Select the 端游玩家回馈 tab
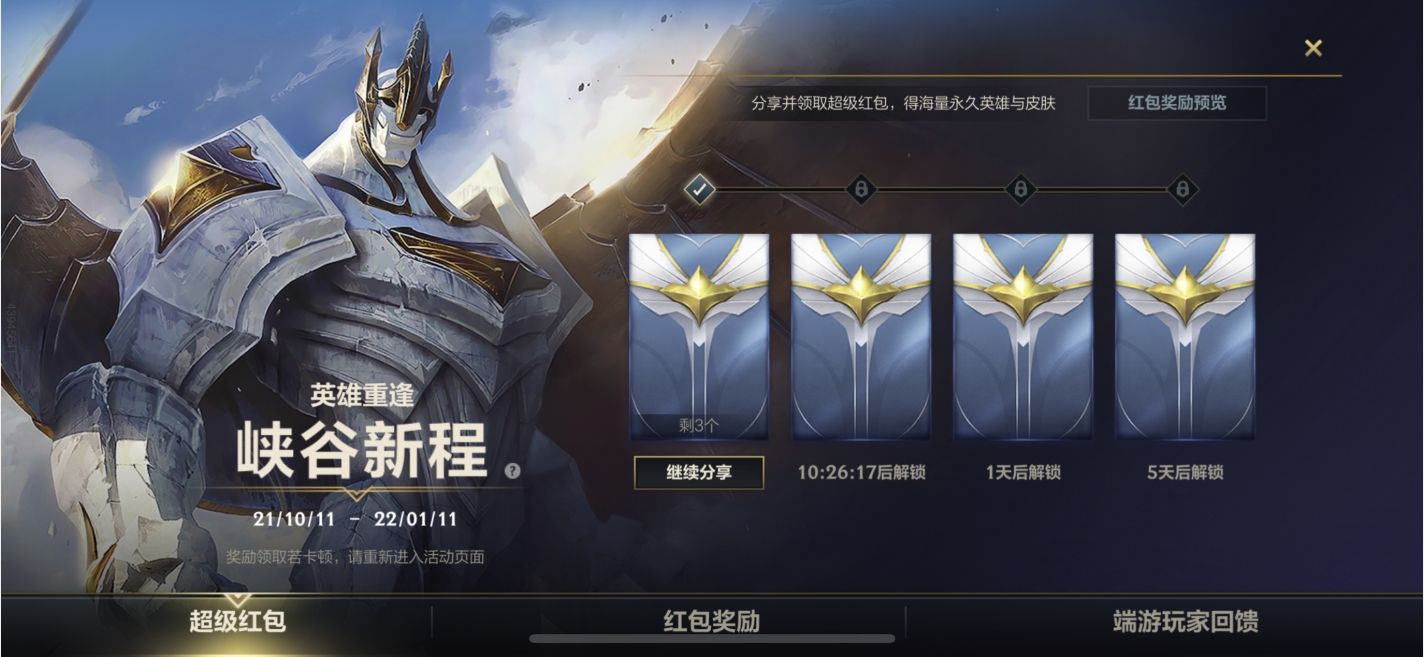 point(1185,621)
